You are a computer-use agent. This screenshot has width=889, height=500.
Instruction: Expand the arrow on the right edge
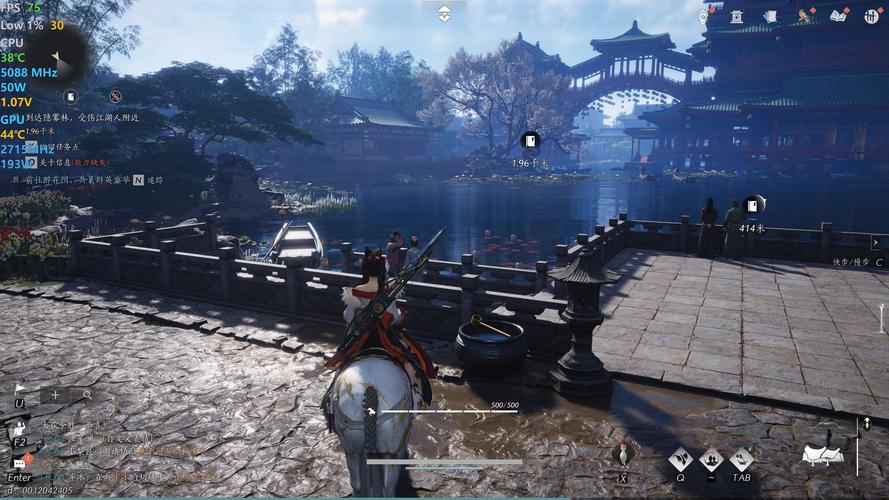click(875, 242)
